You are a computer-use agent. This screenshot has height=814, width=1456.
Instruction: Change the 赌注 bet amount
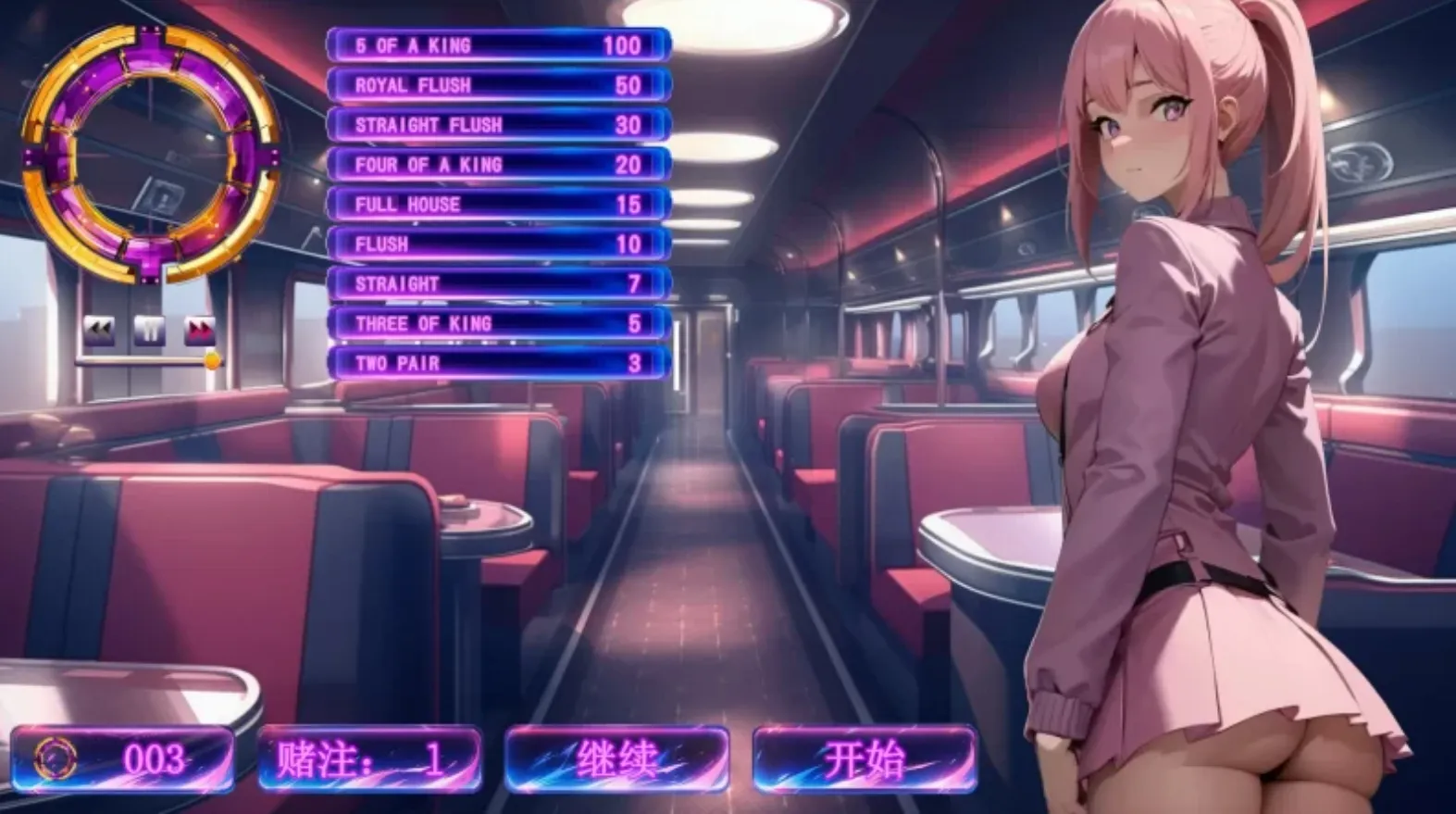click(369, 759)
